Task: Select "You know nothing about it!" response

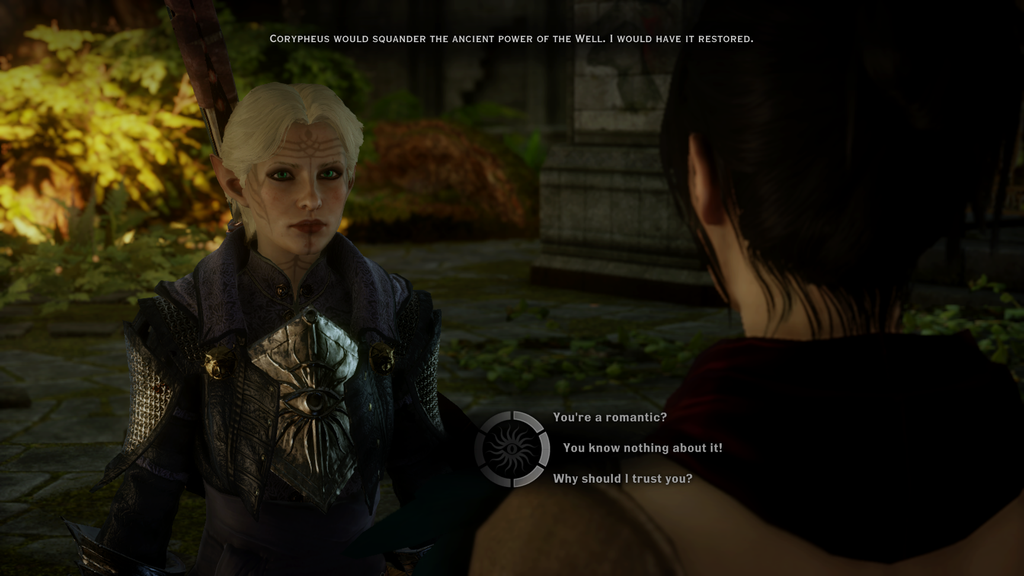Action: point(642,448)
